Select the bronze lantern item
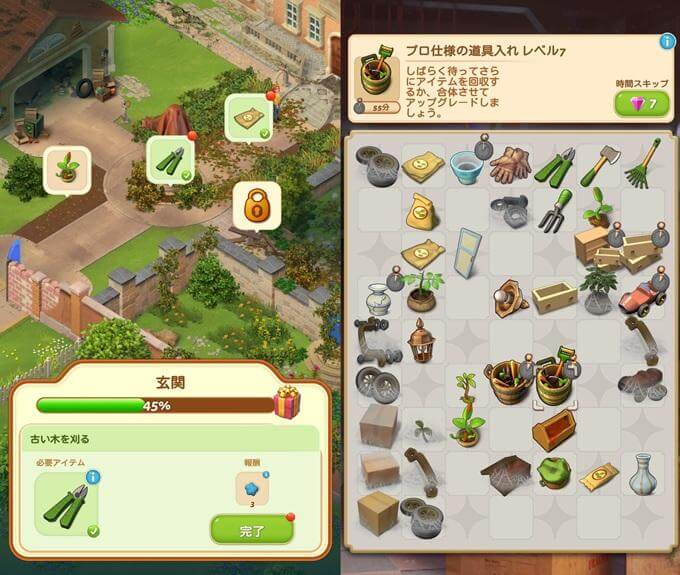 421,340
